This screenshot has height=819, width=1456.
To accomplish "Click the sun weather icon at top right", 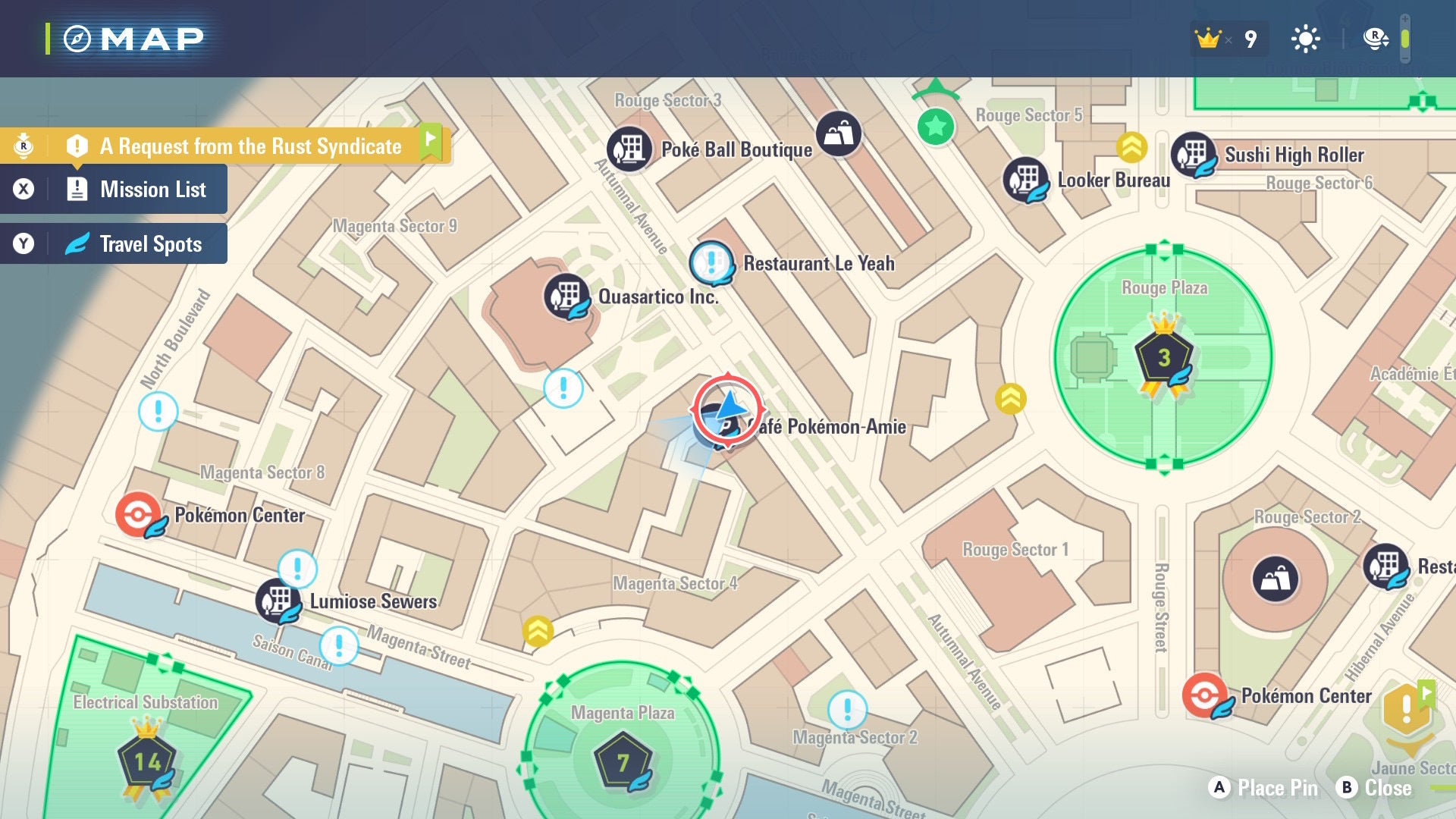I will point(1304,37).
